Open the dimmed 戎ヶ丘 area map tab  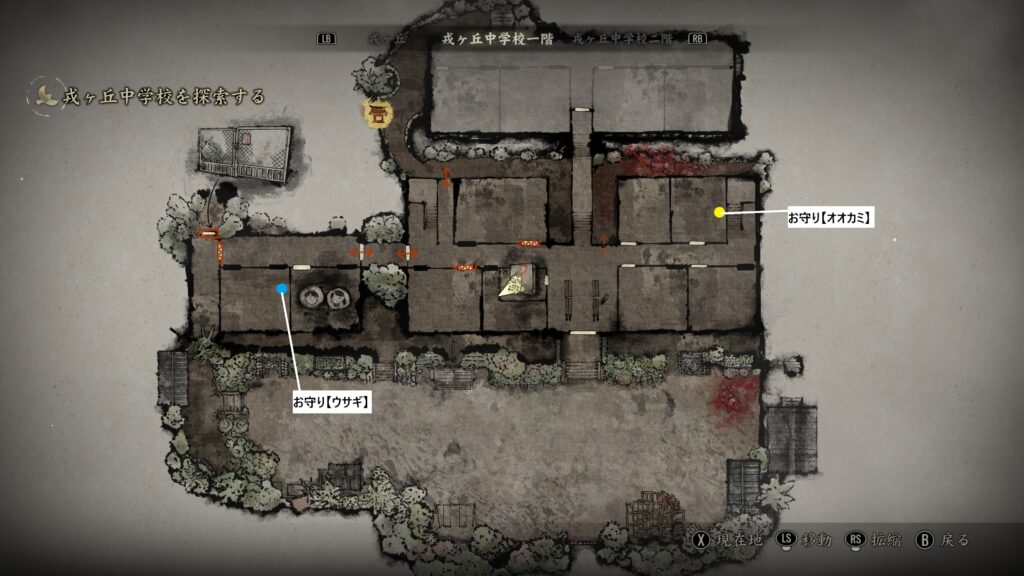point(384,39)
